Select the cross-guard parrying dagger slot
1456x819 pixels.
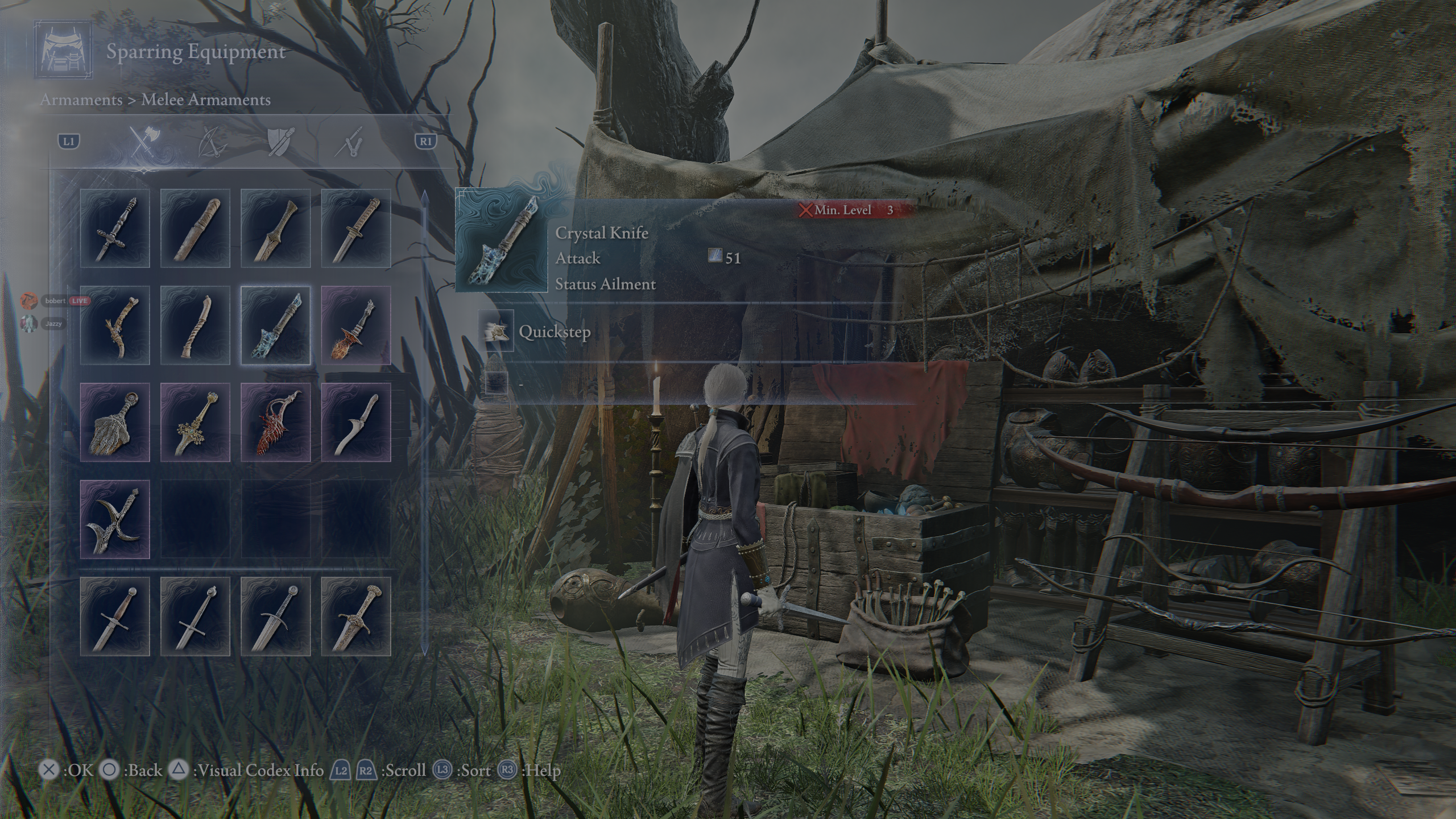tap(115, 229)
